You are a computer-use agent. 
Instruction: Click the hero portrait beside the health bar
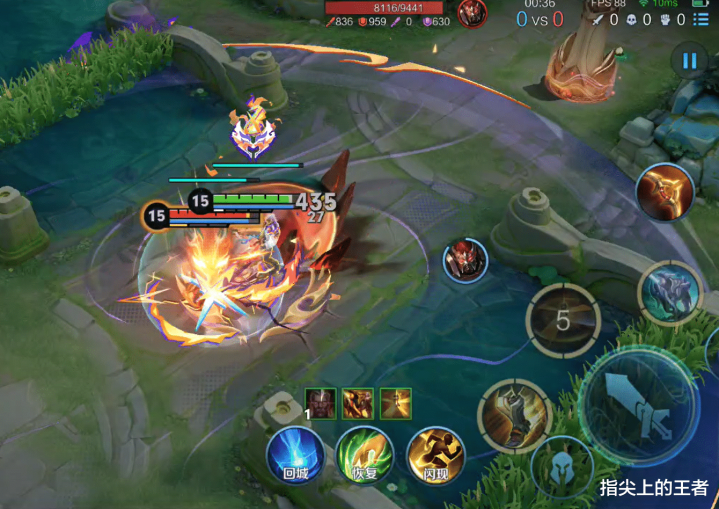tap(472, 13)
